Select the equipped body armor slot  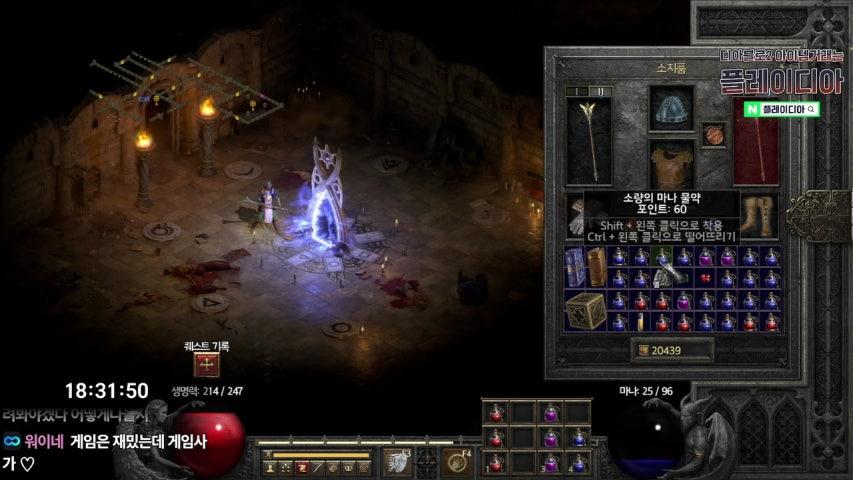pos(671,164)
